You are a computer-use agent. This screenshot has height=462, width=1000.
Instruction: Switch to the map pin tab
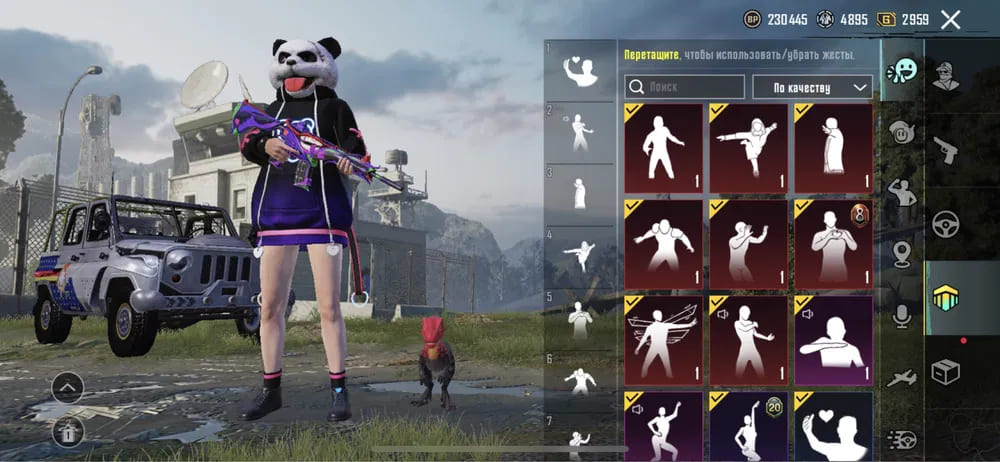point(902,254)
